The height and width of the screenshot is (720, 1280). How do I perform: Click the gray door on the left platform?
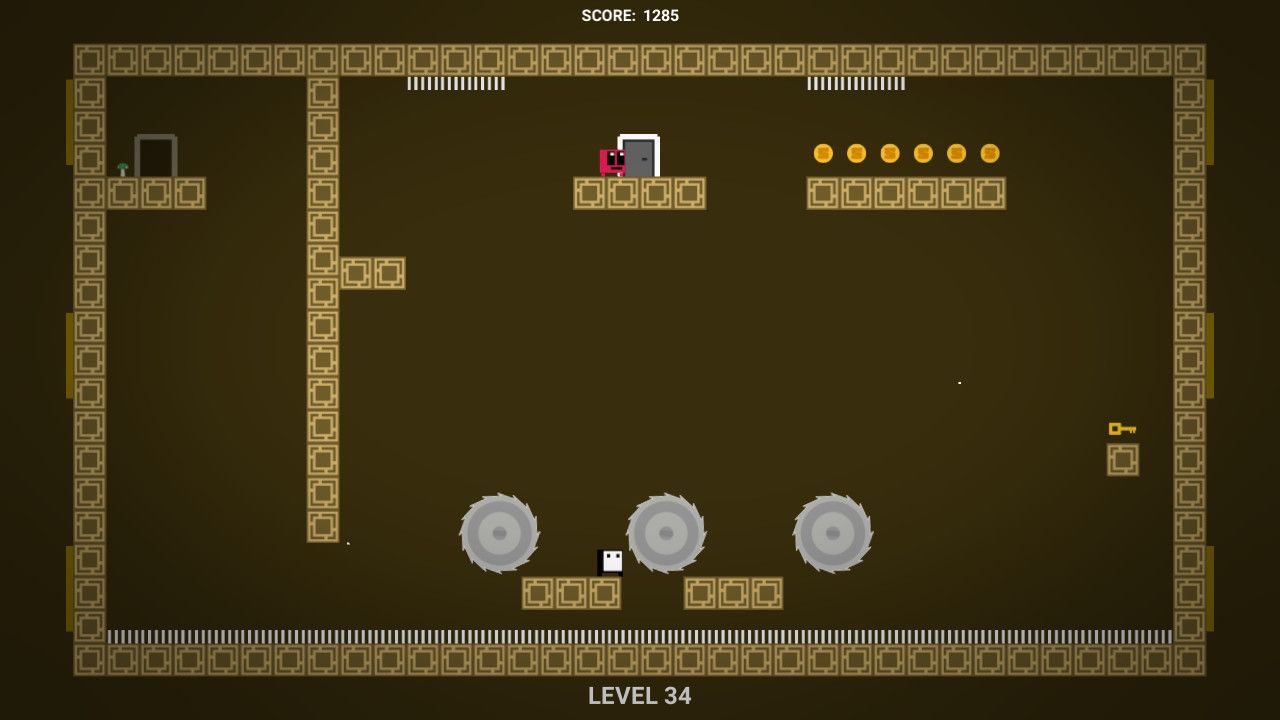(159, 155)
